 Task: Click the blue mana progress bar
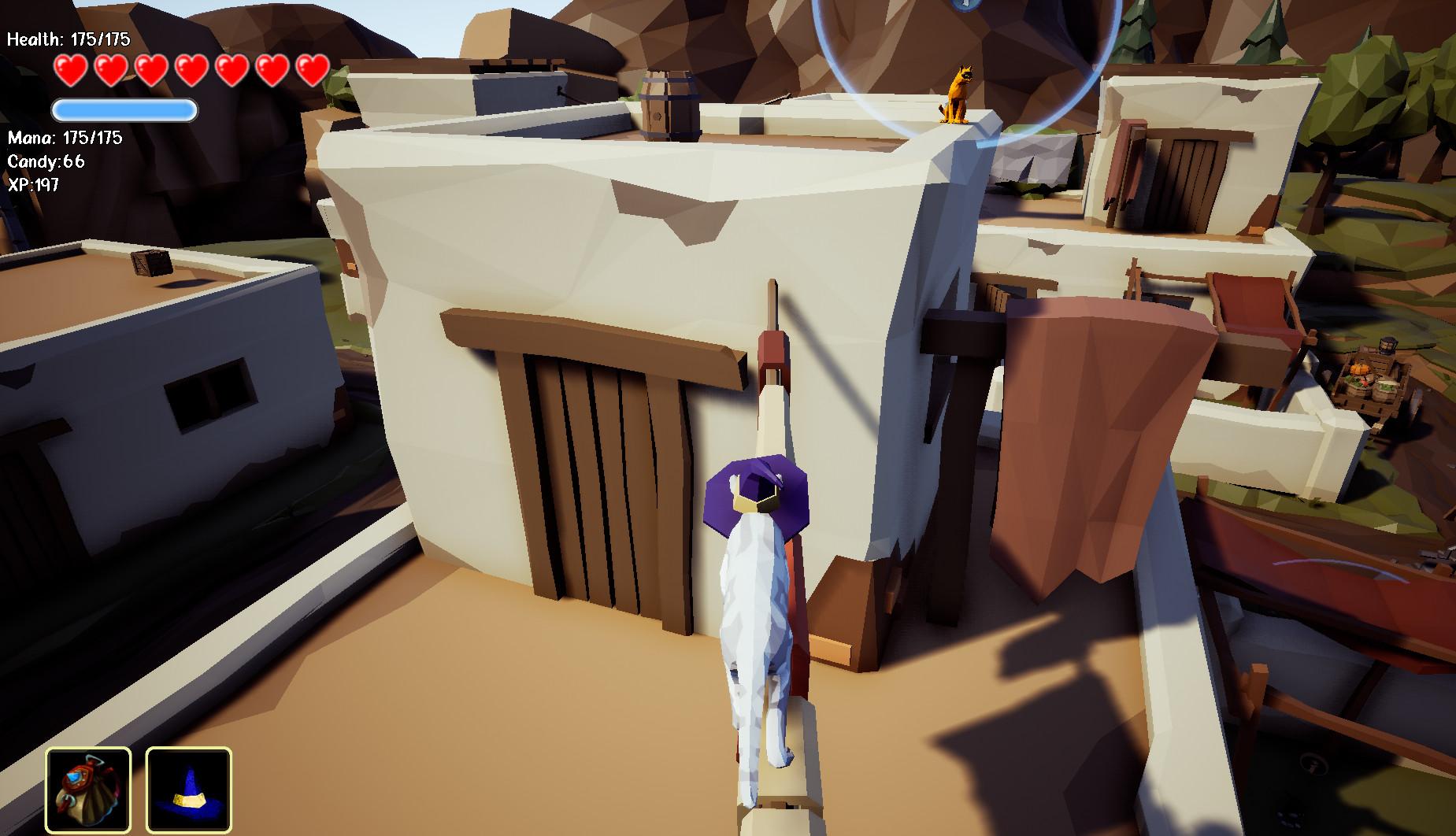124,110
